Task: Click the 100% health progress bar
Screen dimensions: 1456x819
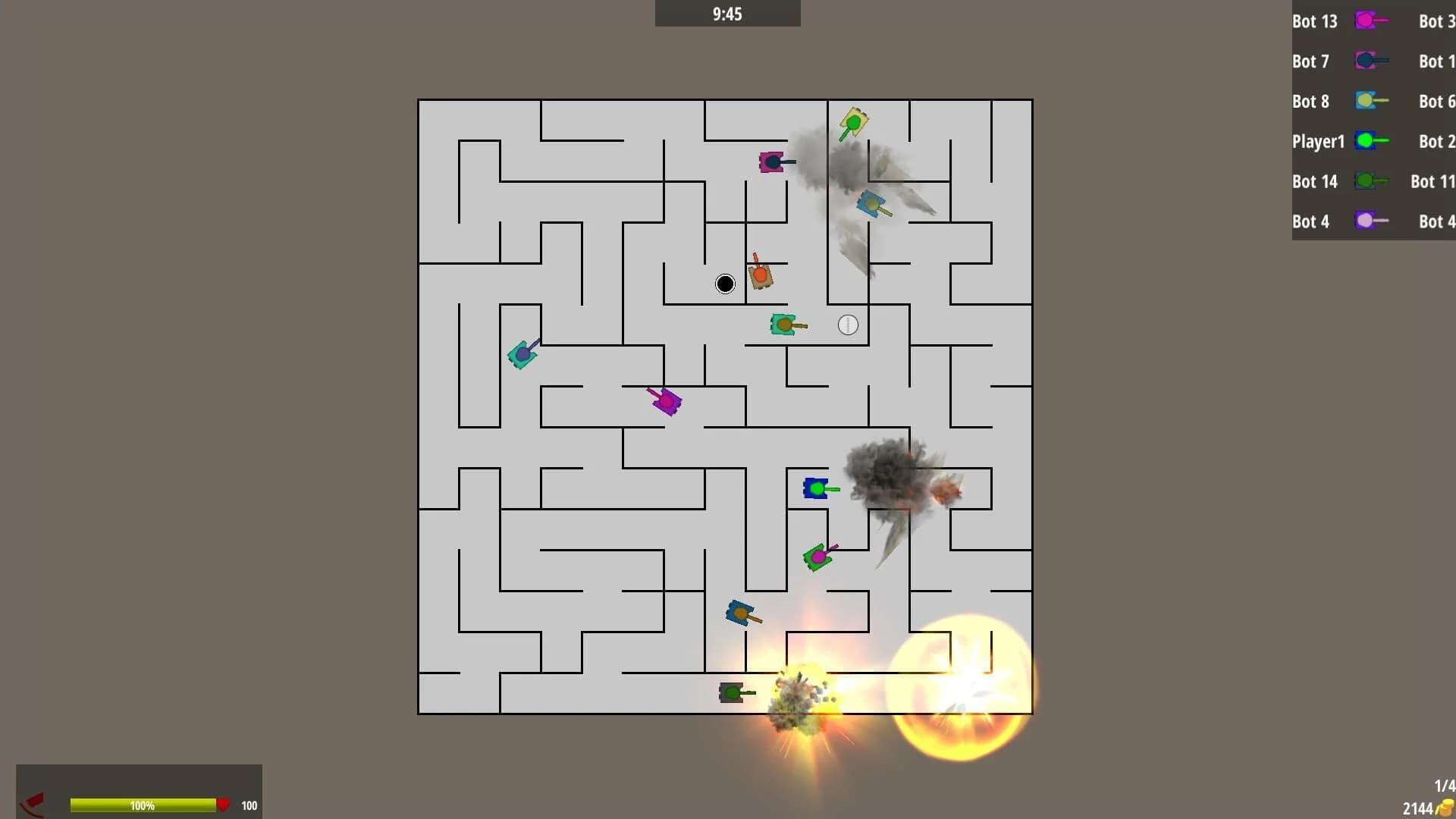Action: (x=144, y=805)
